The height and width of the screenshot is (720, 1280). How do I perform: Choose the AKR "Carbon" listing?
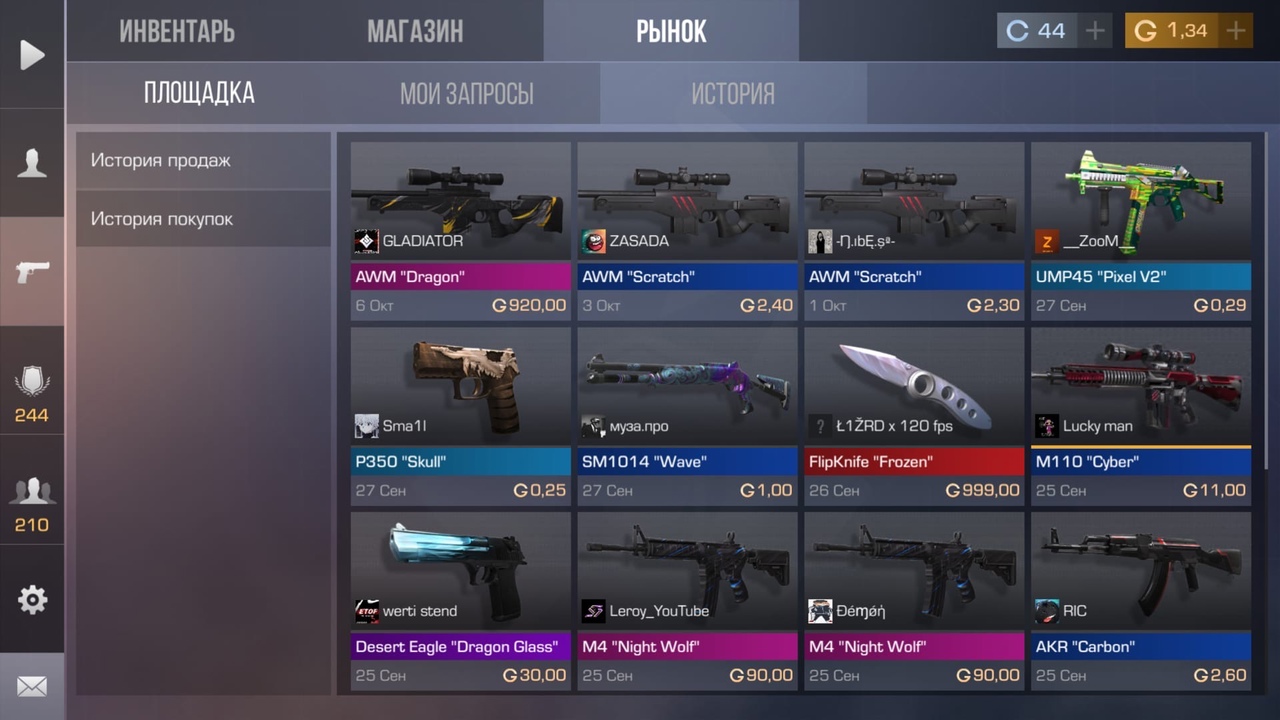coord(1141,600)
